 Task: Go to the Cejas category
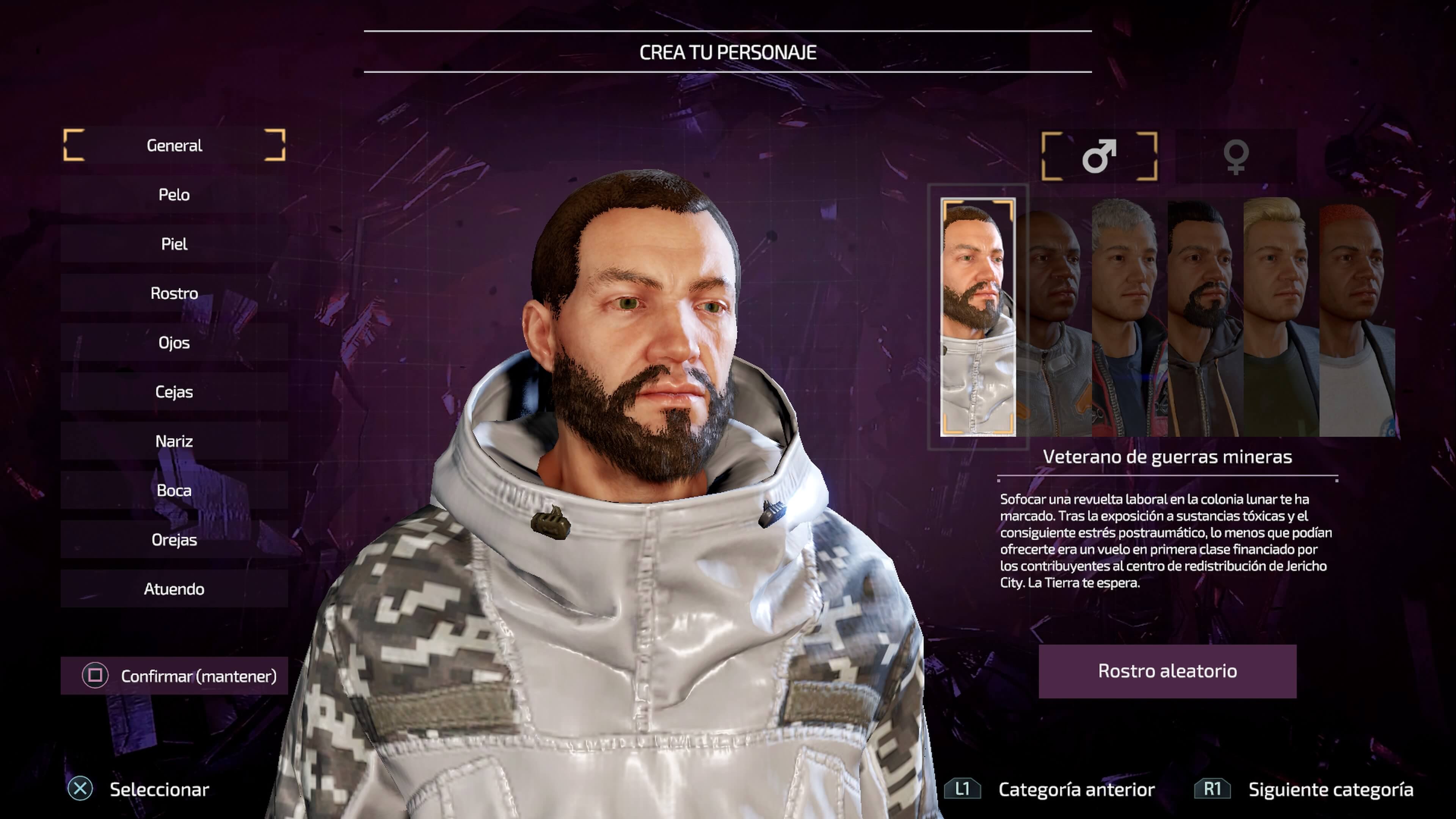[x=174, y=392]
